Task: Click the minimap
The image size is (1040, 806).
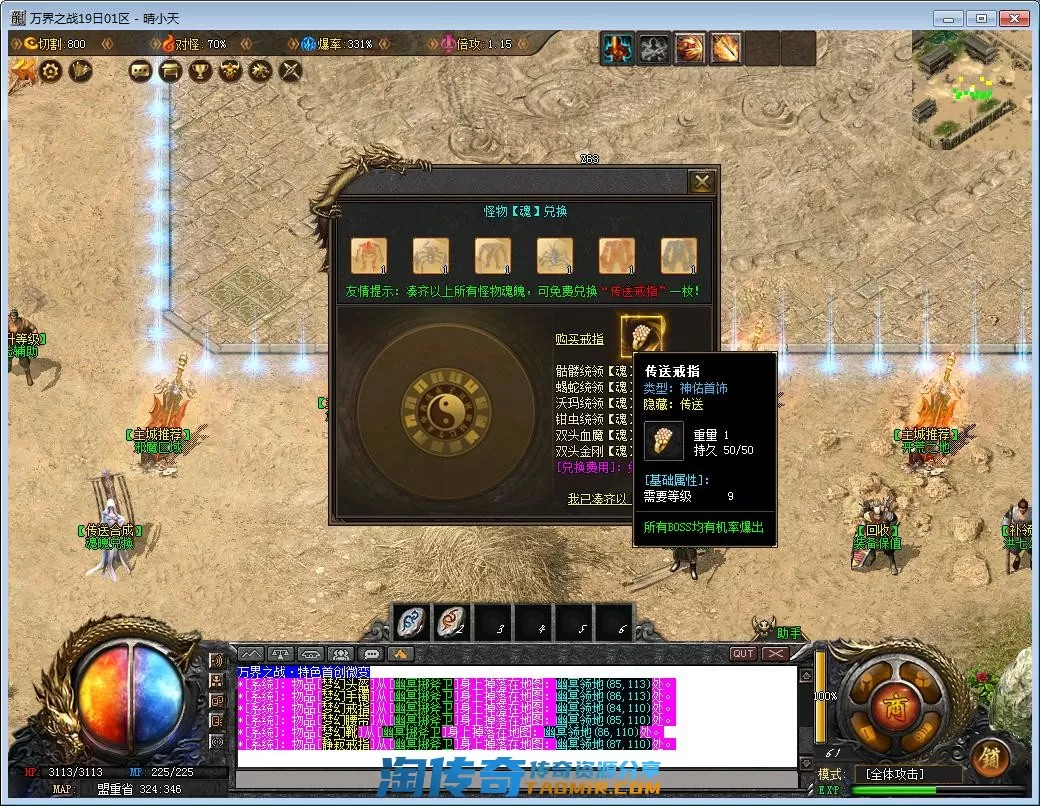Action: coord(973,92)
